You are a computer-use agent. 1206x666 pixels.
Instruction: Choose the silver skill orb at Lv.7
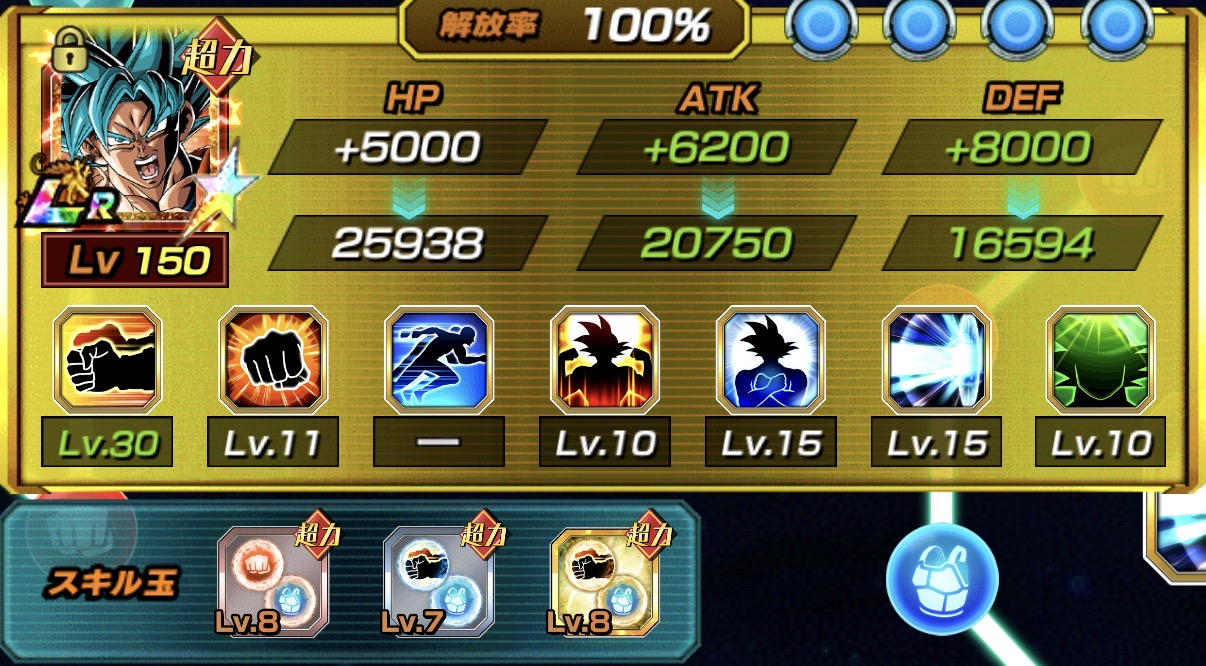(x=439, y=580)
